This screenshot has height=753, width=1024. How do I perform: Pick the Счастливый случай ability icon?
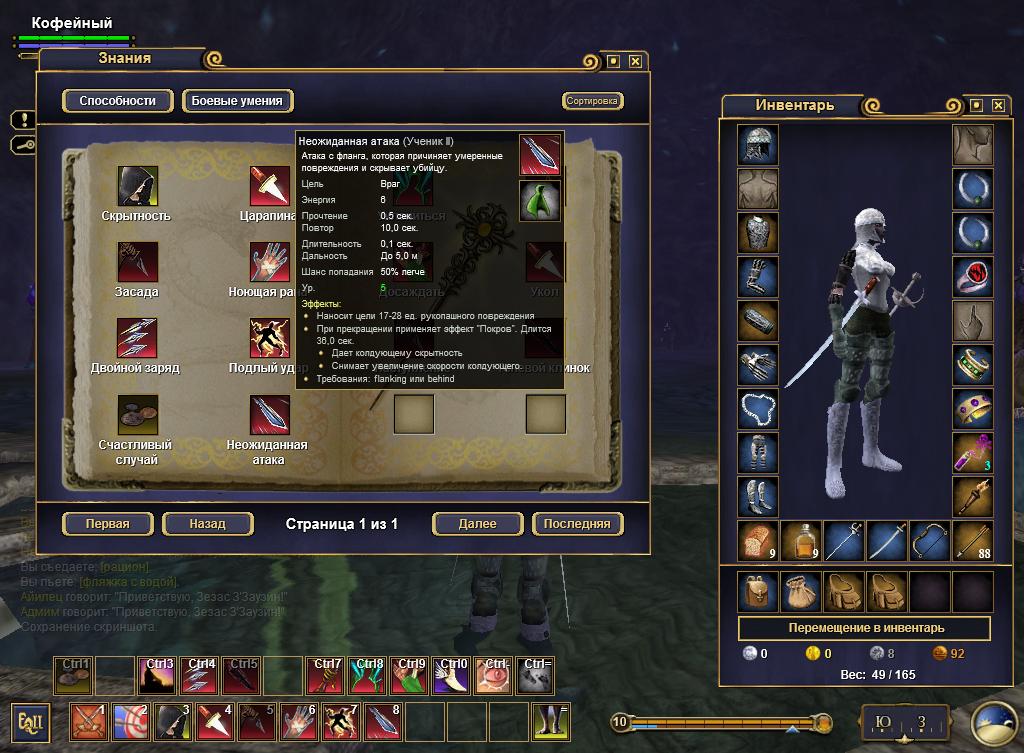tap(136, 414)
